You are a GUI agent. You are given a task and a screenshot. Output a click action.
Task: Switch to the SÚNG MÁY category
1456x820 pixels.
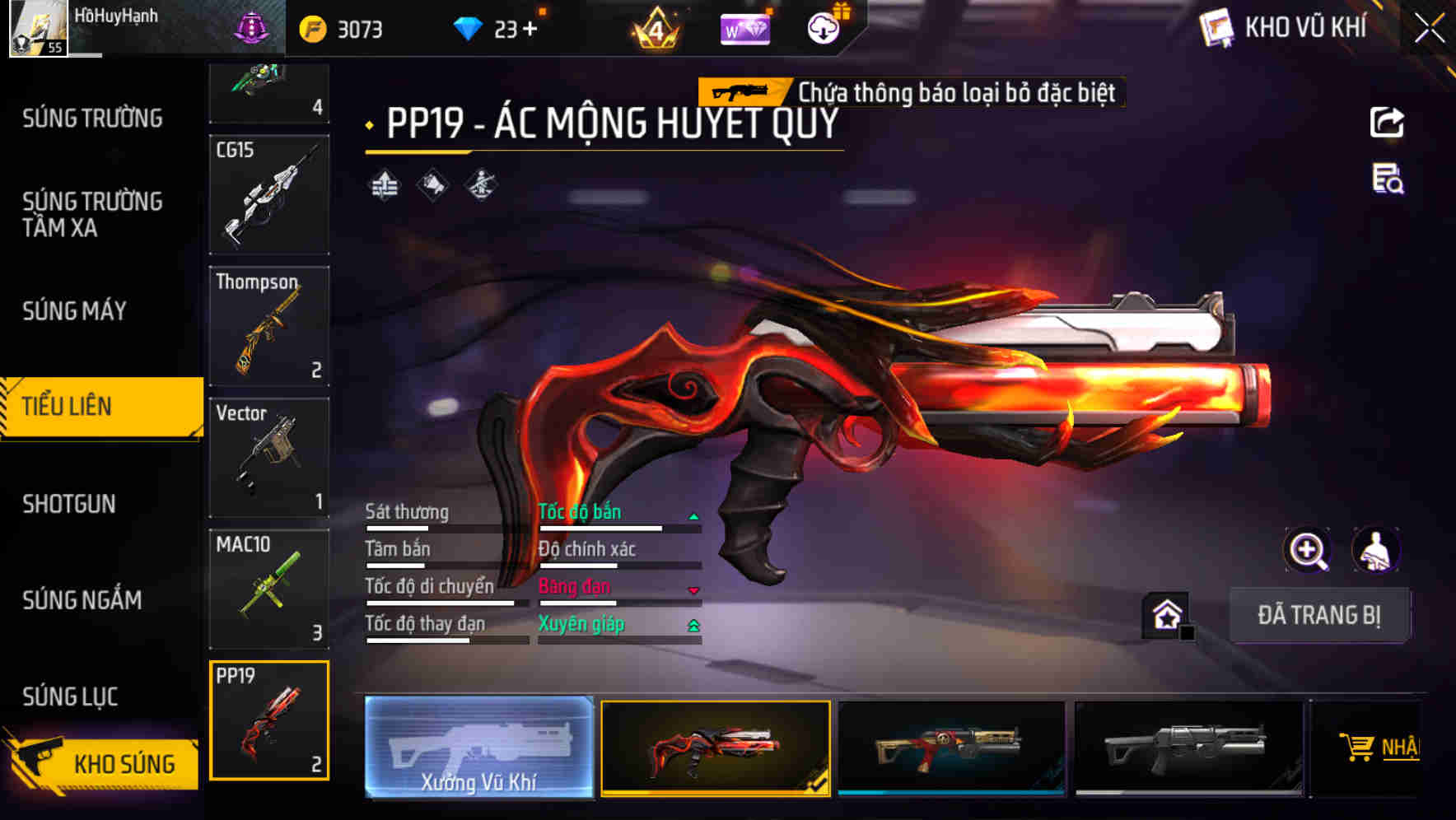click(72, 310)
